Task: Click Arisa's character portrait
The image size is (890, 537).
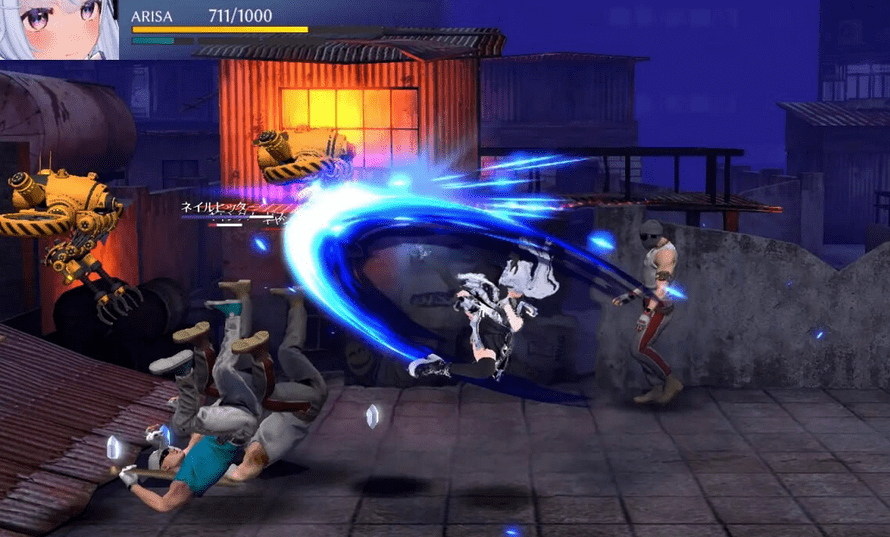Action: point(59,30)
